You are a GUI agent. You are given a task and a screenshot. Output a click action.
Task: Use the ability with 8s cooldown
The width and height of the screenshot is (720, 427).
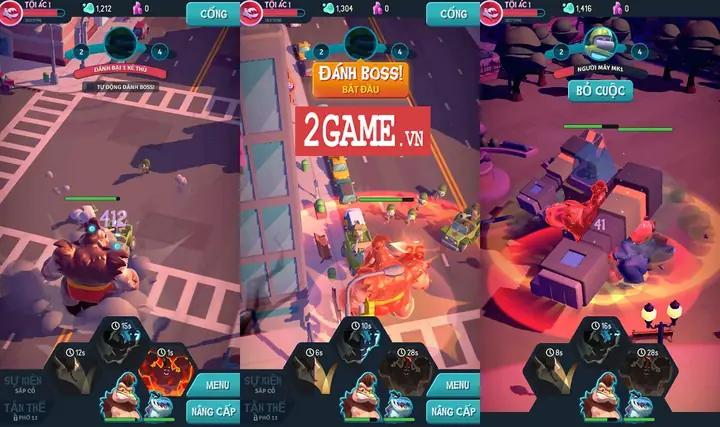coord(557,366)
